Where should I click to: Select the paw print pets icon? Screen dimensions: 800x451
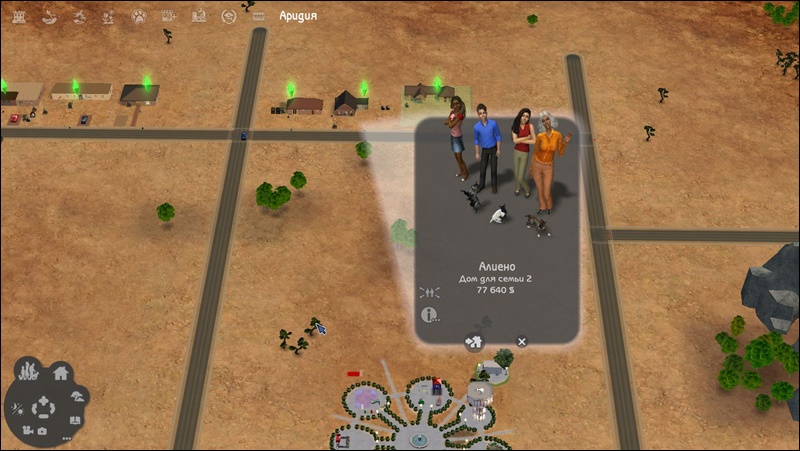(x=140, y=16)
